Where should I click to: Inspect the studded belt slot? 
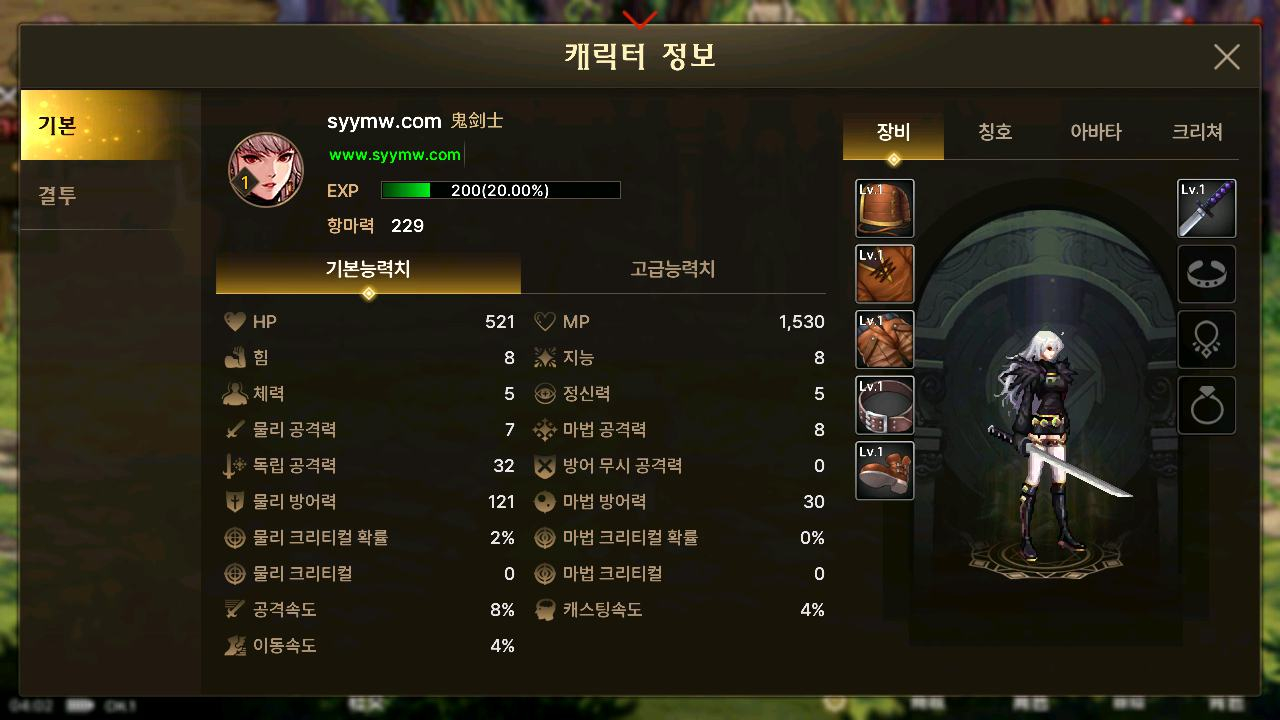[x=885, y=405]
